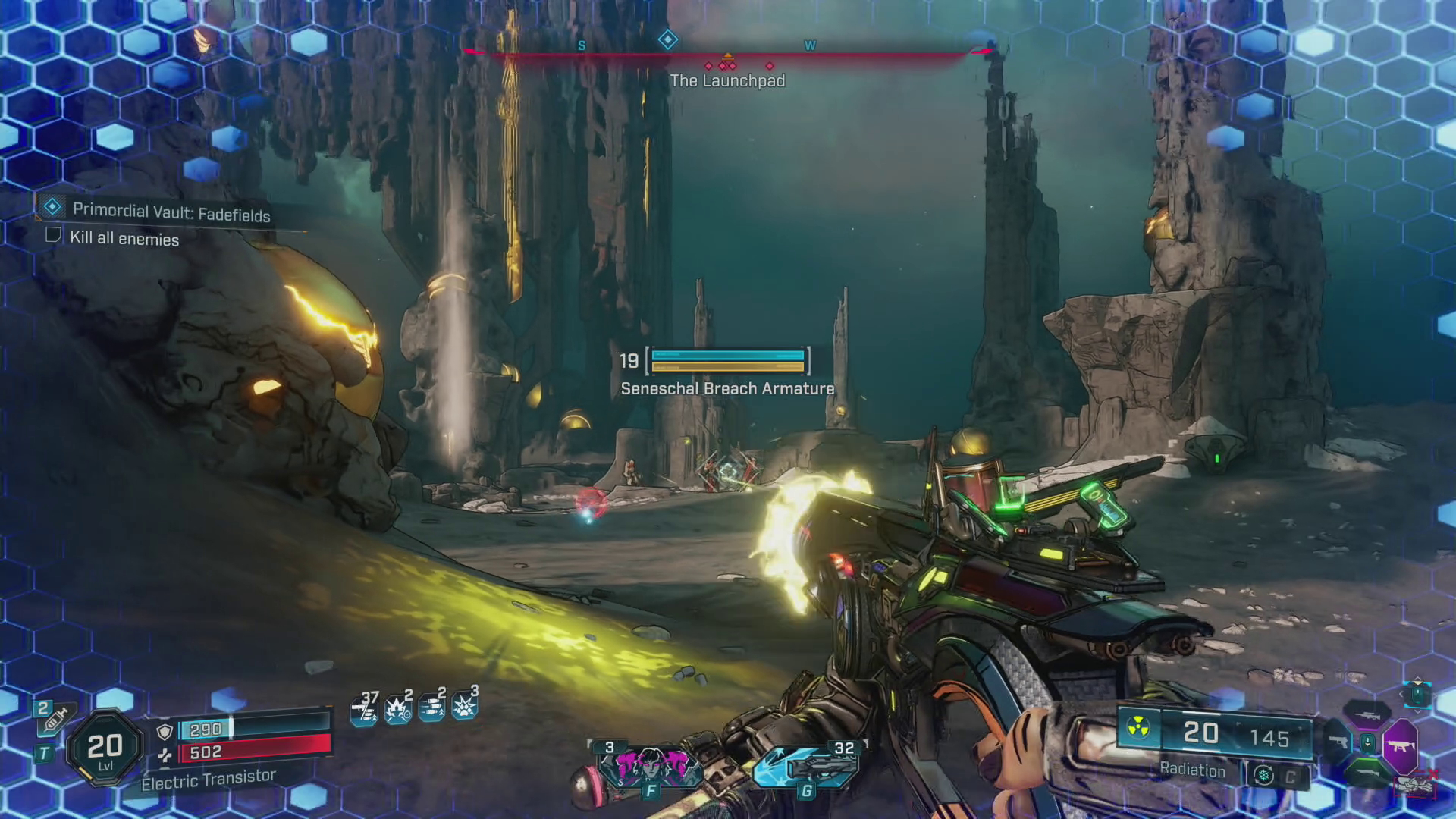The width and height of the screenshot is (1456, 819).
Task: Equip the green shotgun weapon slot
Action: coord(1370,773)
